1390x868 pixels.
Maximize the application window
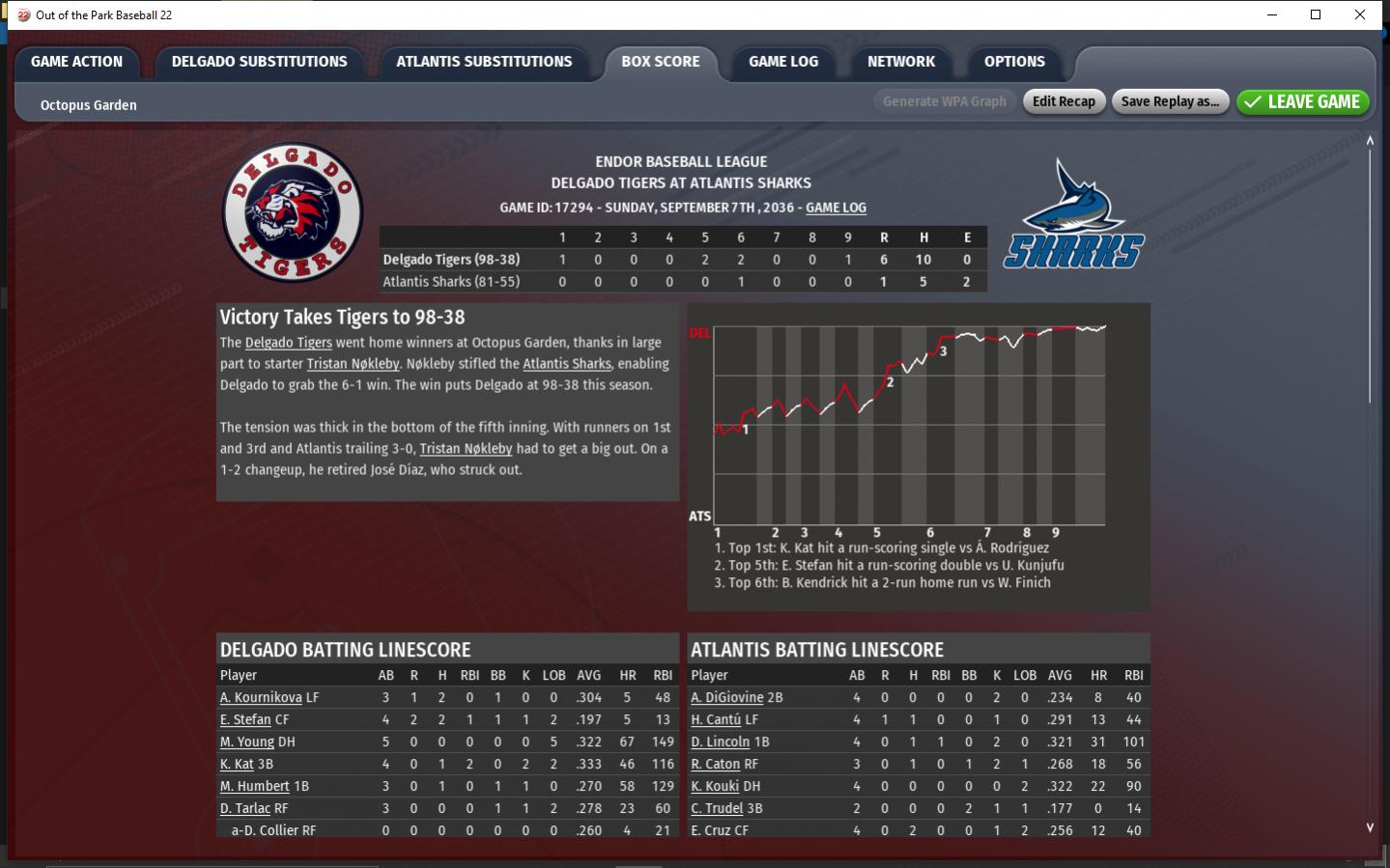click(1316, 14)
